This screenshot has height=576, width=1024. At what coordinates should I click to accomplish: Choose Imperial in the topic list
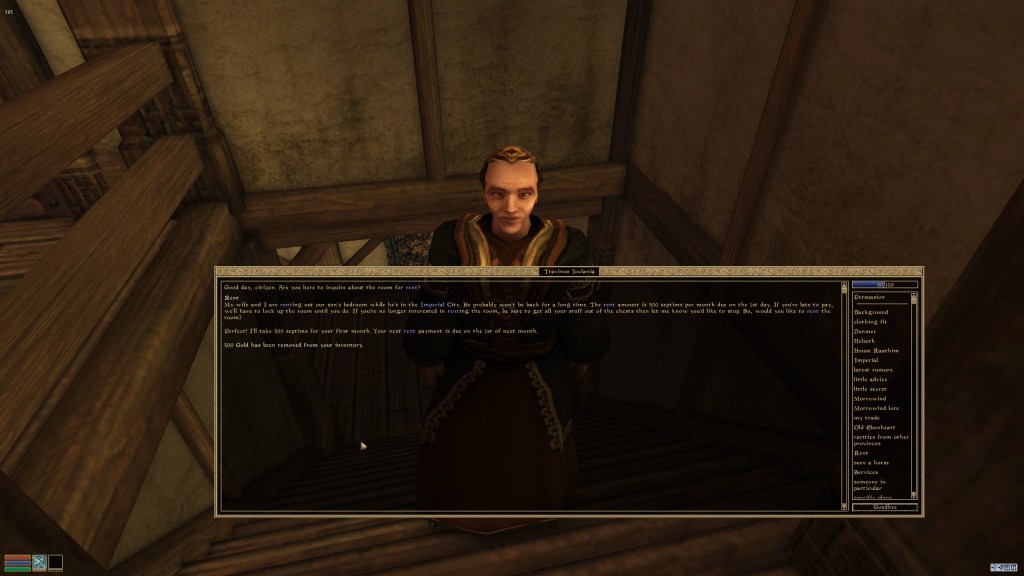[866, 360]
